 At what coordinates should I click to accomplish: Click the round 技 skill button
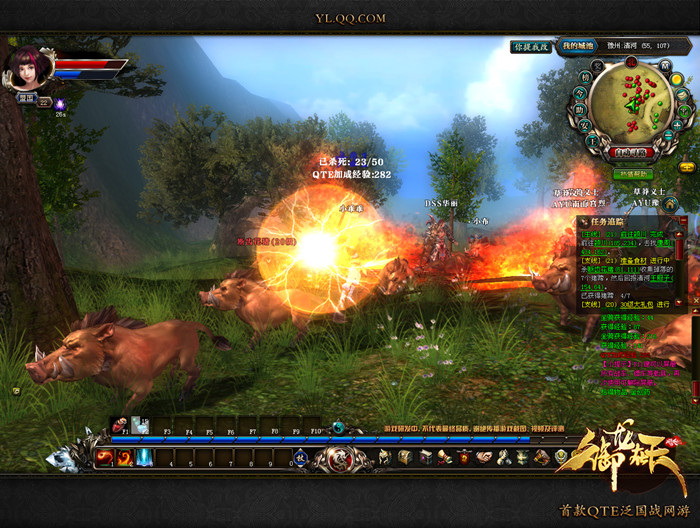click(299, 459)
